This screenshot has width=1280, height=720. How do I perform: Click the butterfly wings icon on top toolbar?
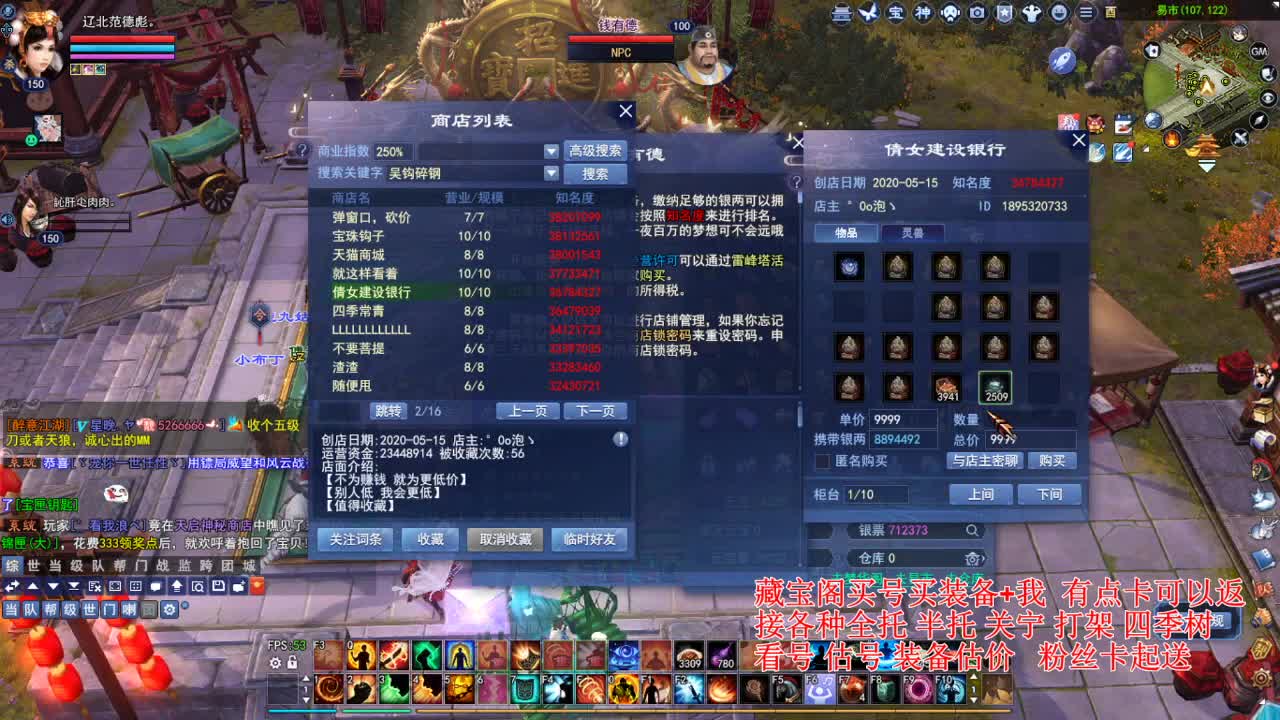coord(868,13)
